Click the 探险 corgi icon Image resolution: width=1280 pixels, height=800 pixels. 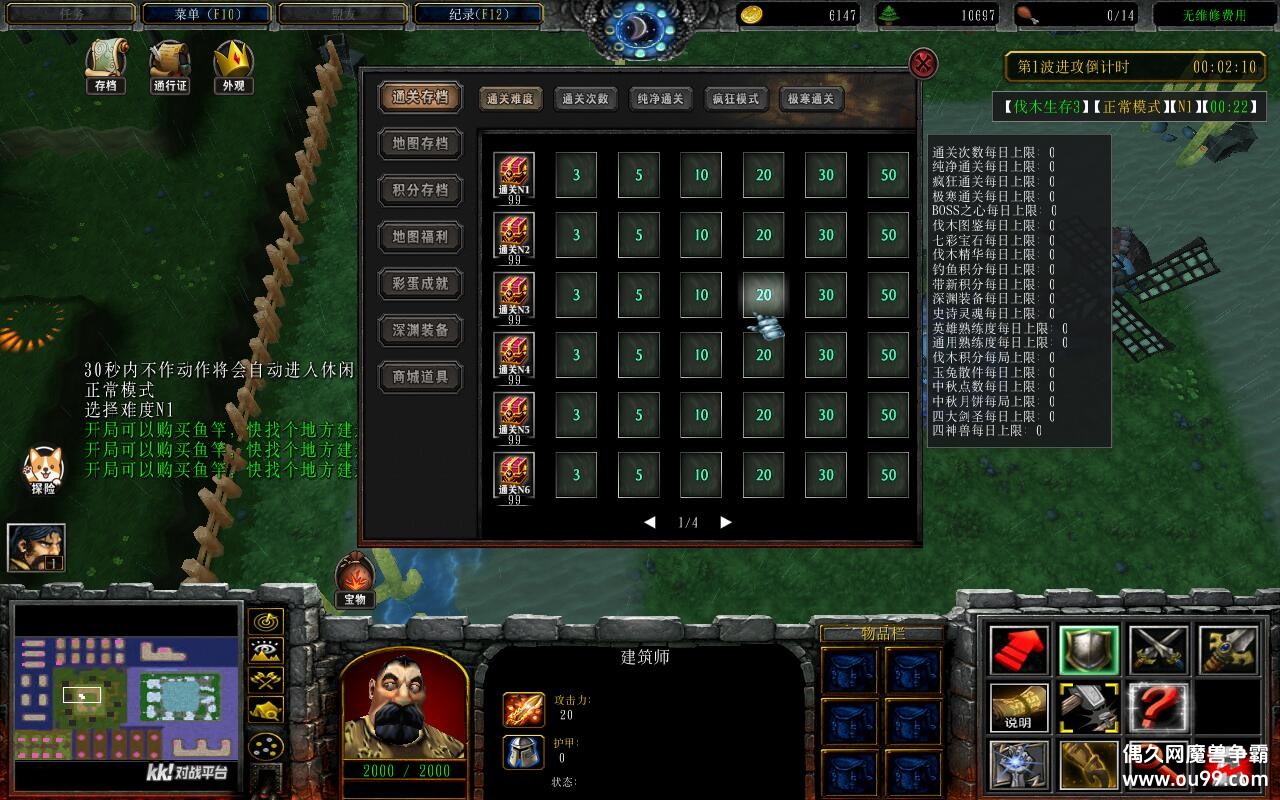click(43, 466)
